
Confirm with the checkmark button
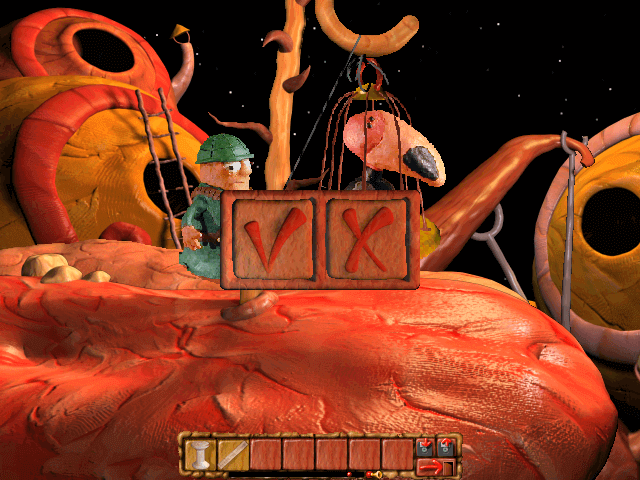[x=270, y=240]
